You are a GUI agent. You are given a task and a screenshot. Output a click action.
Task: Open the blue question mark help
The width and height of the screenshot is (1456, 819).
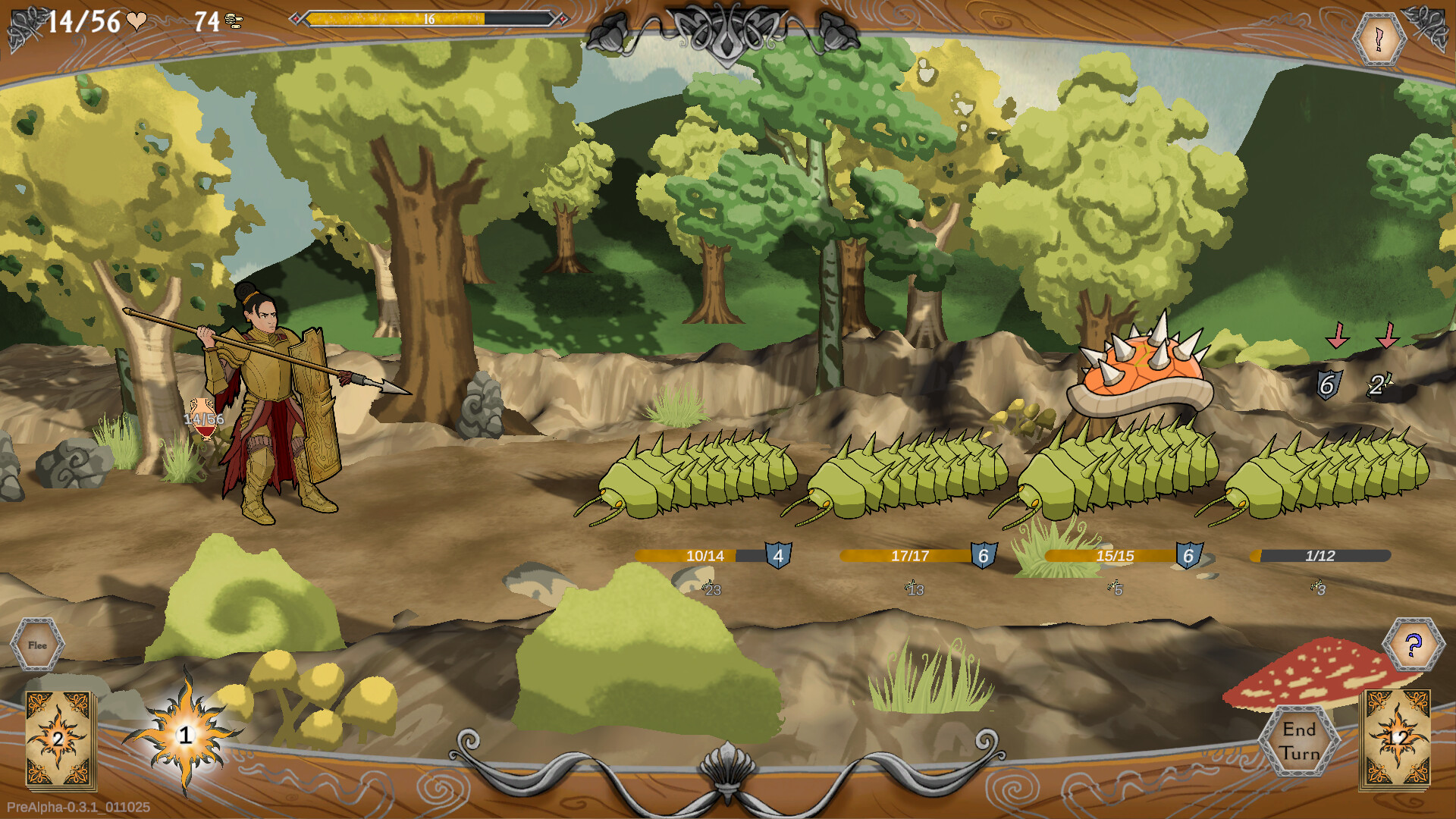tap(1413, 645)
